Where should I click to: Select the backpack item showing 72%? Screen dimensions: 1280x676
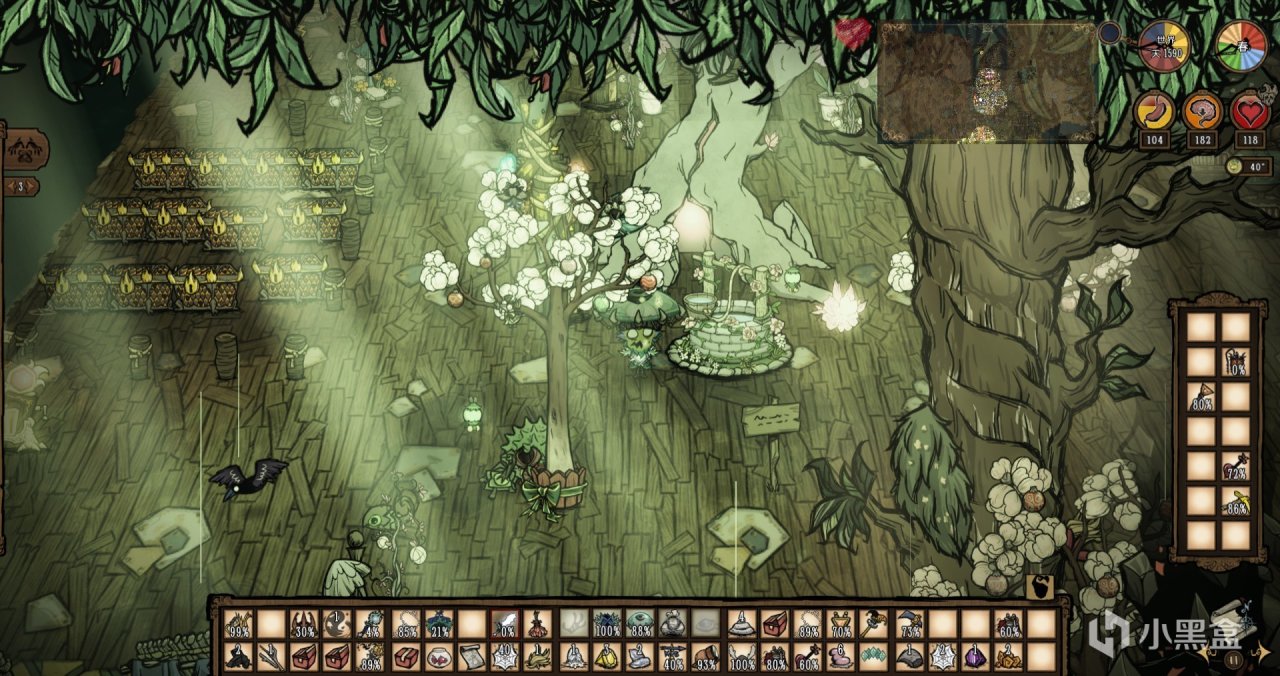[1236, 466]
